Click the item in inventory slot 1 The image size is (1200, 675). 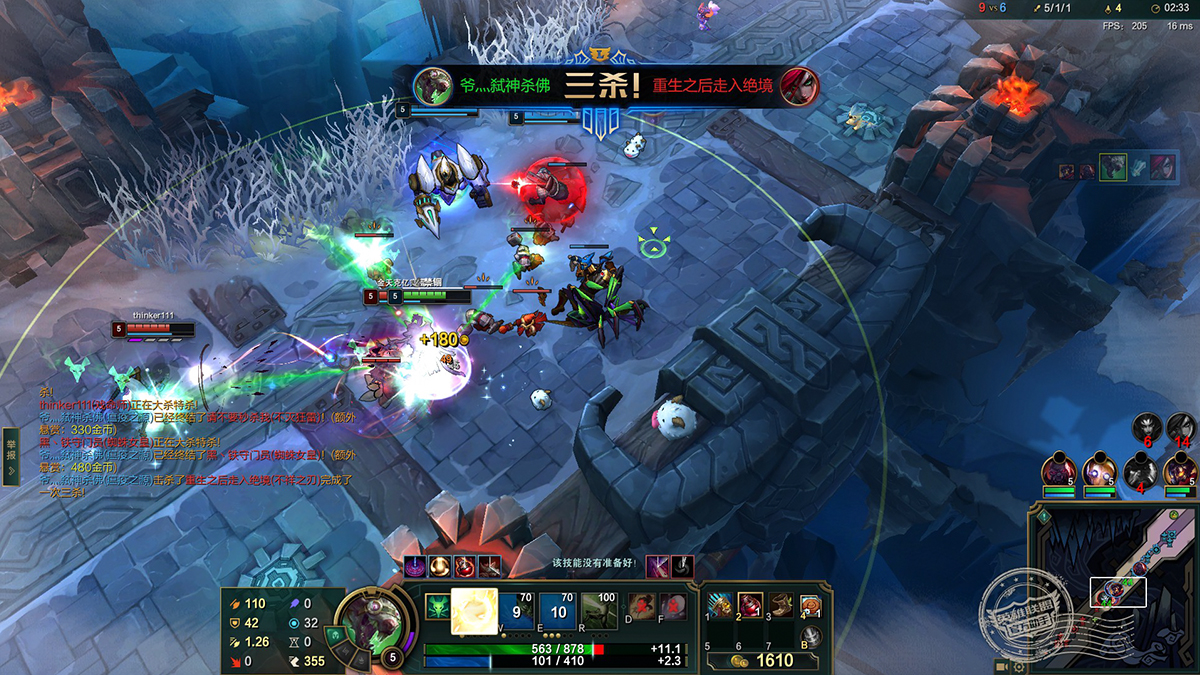coord(719,605)
